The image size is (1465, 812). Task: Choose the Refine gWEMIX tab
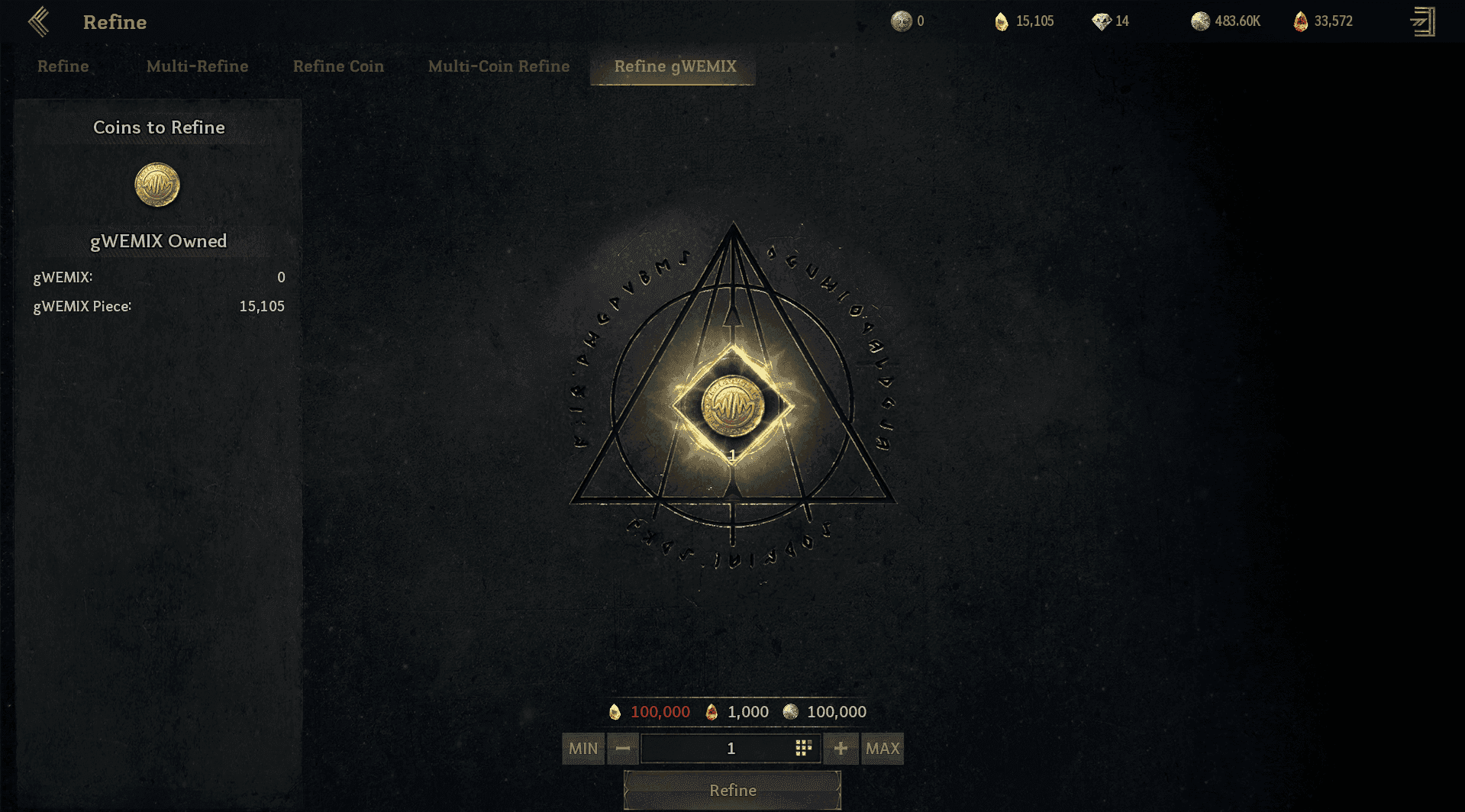pos(675,66)
